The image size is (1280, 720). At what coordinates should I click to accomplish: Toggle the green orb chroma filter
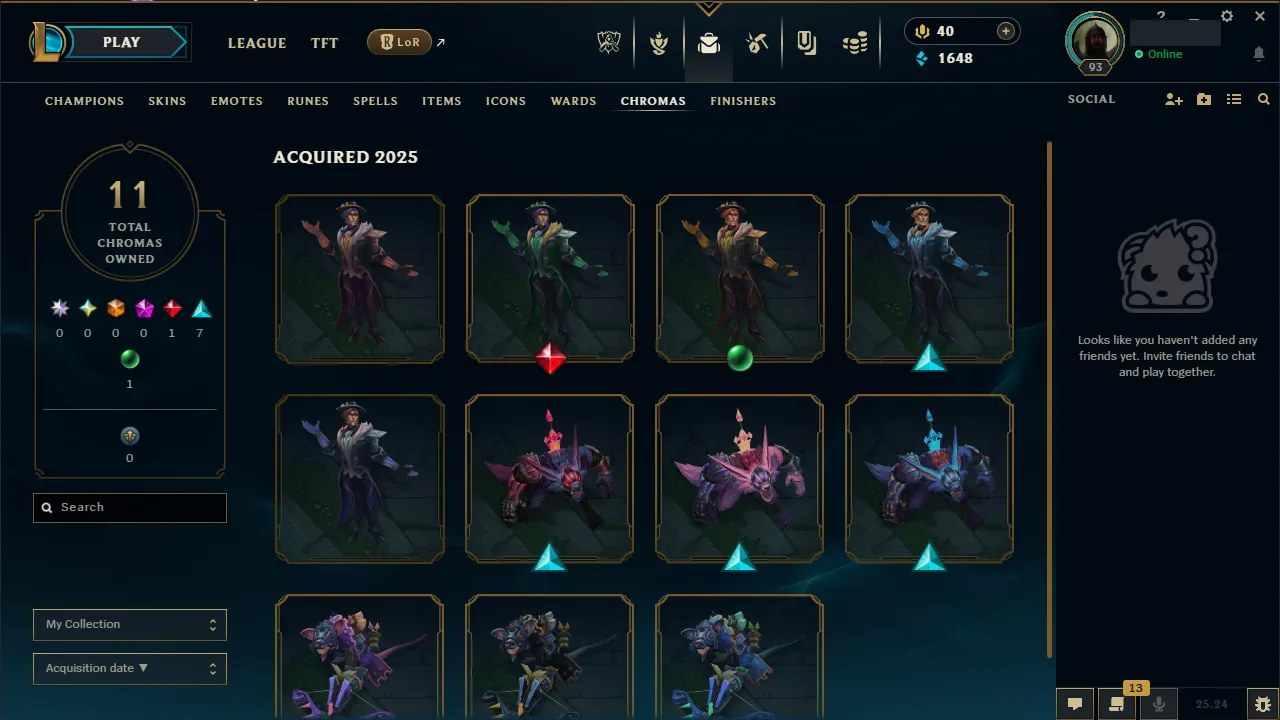(x=130, y=359)
